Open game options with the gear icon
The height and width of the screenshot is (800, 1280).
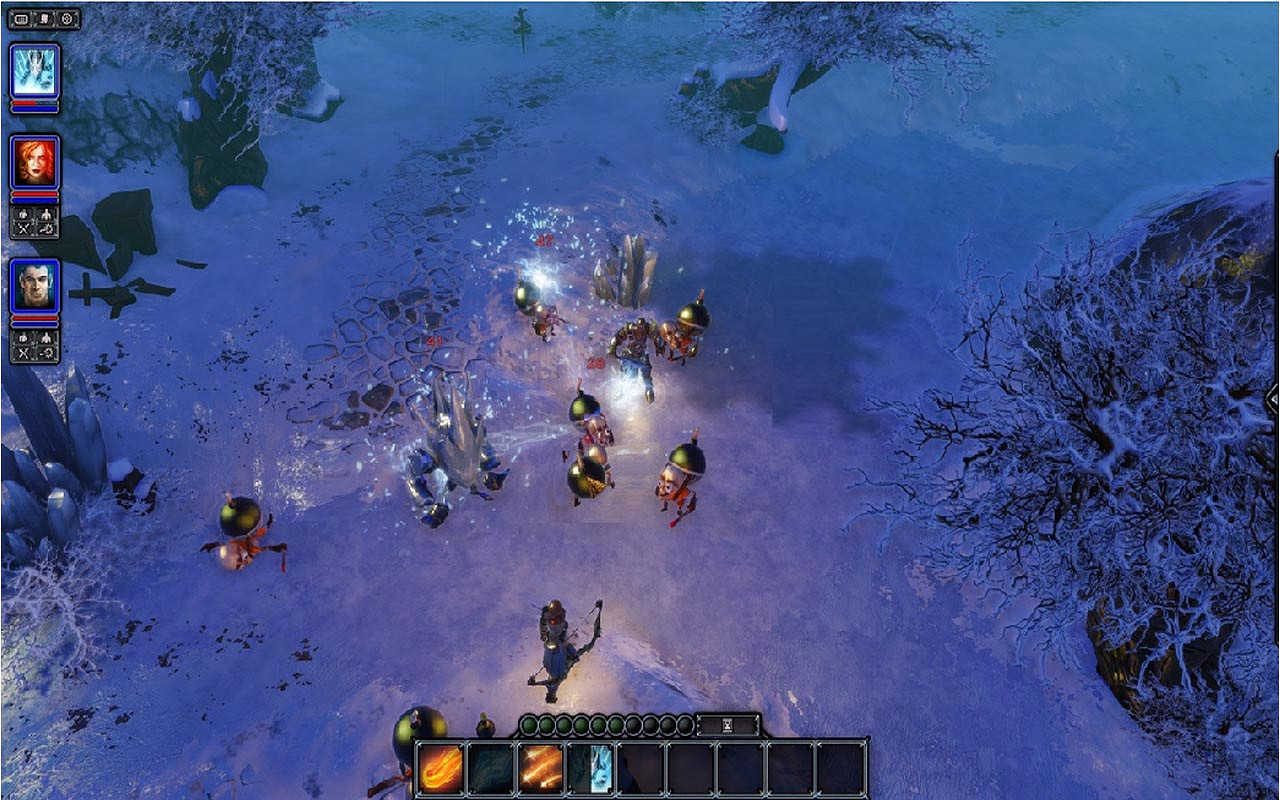click(67, 17)
